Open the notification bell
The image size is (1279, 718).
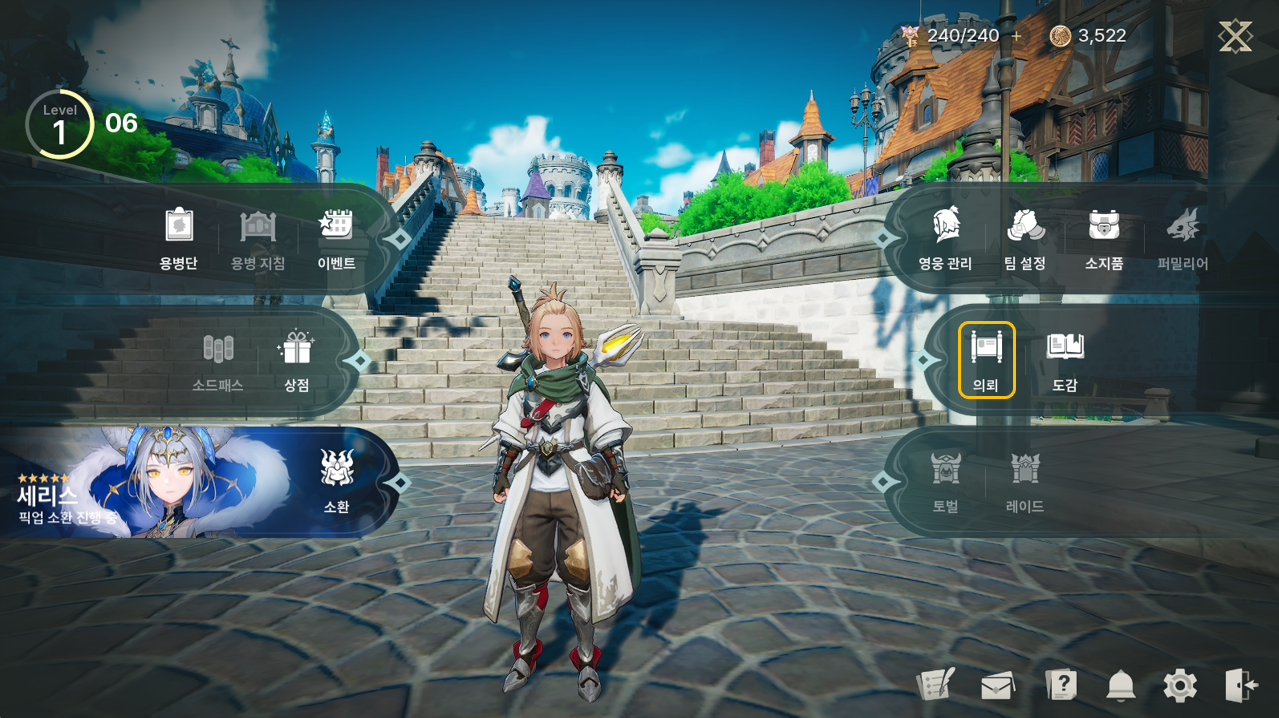tap(1121, 686)
